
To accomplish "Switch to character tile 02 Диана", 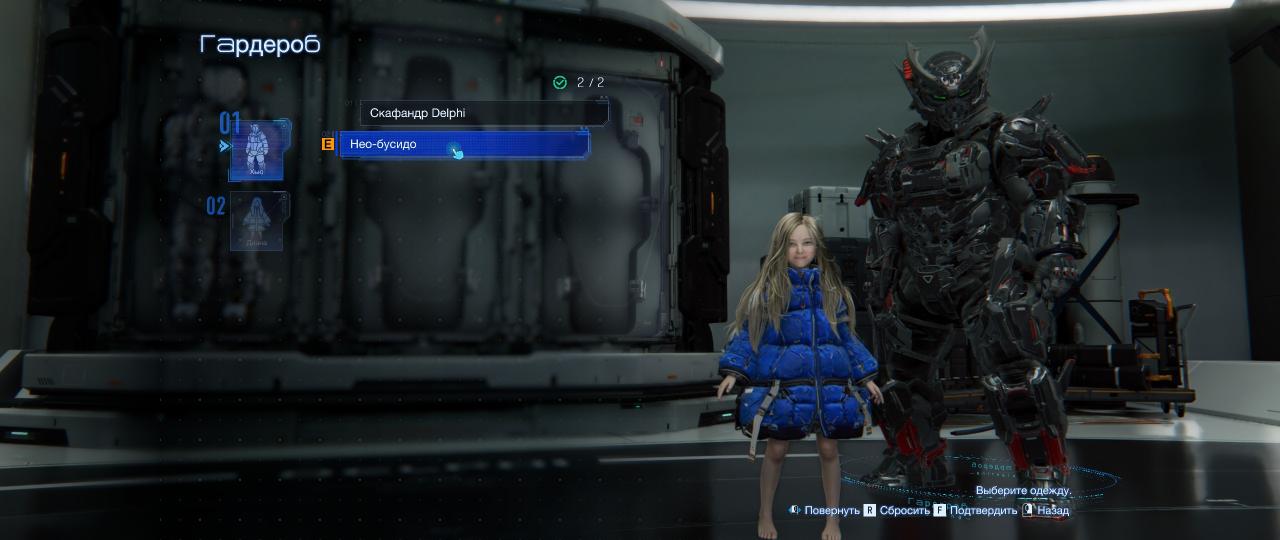I will tap(259, 221).
